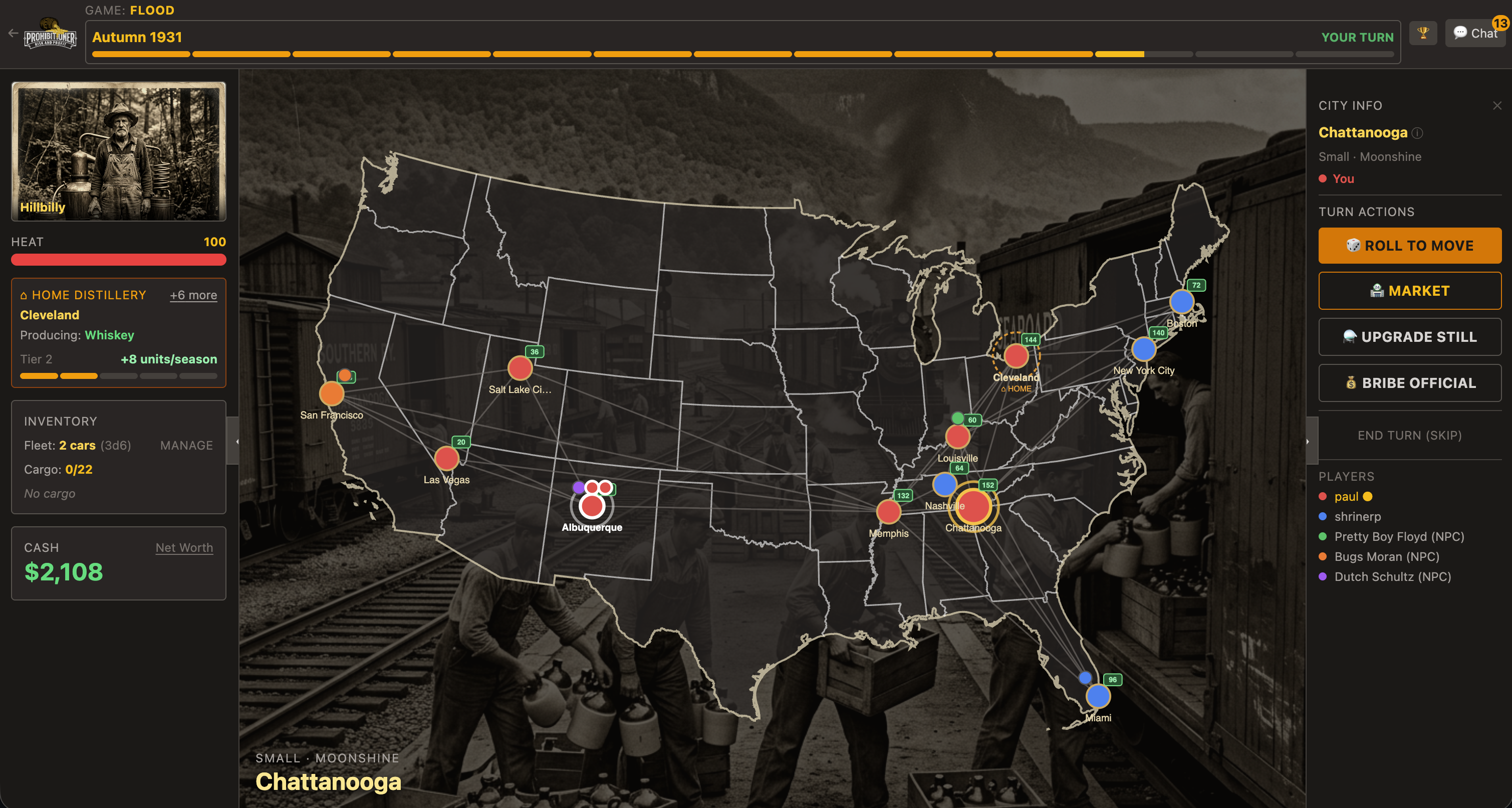This screenshot has width=1512, height=808.
Task: Click the back arrow to exit the game
Action: click(13, 34)
